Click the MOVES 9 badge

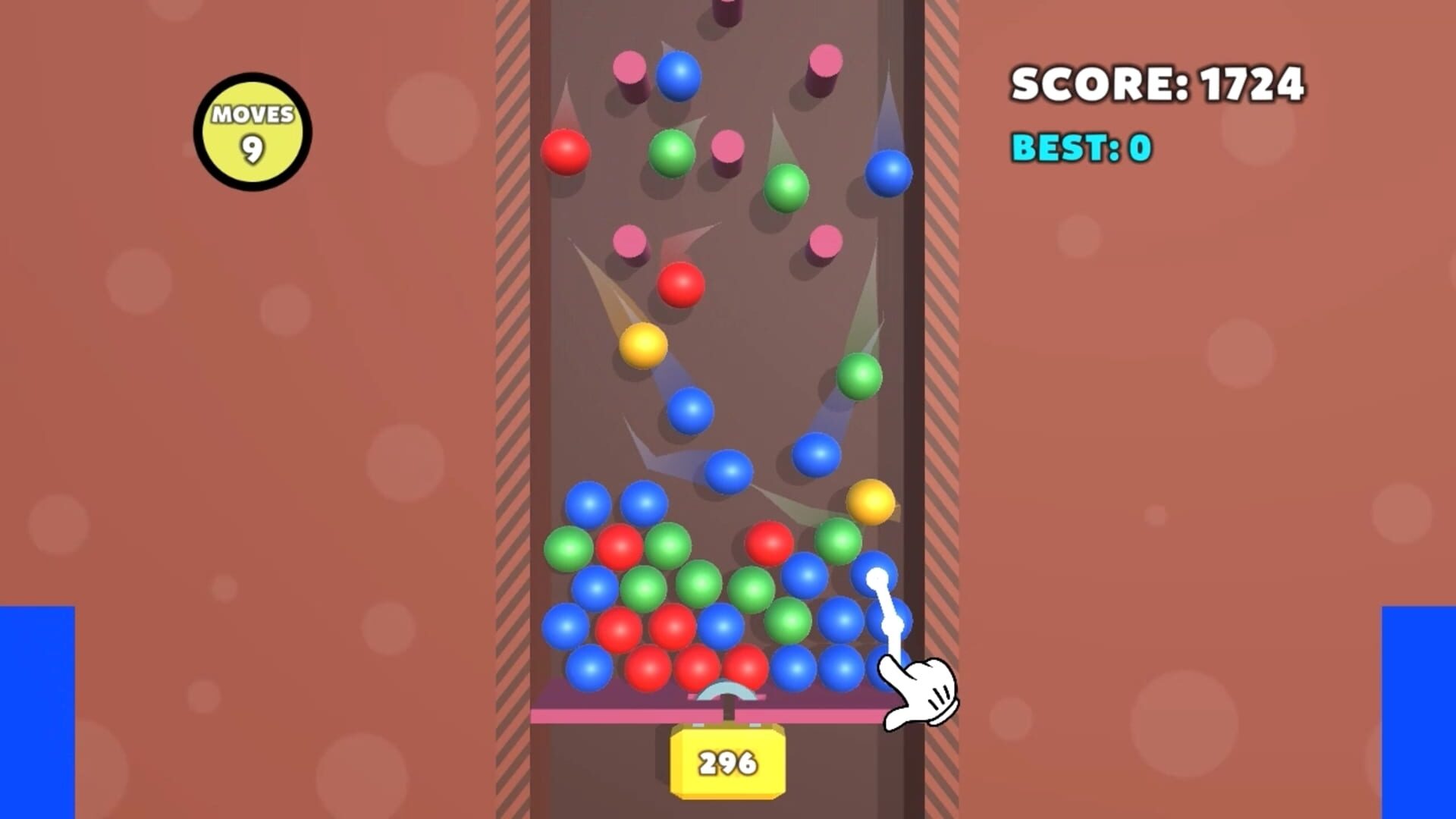click(253, 130)
